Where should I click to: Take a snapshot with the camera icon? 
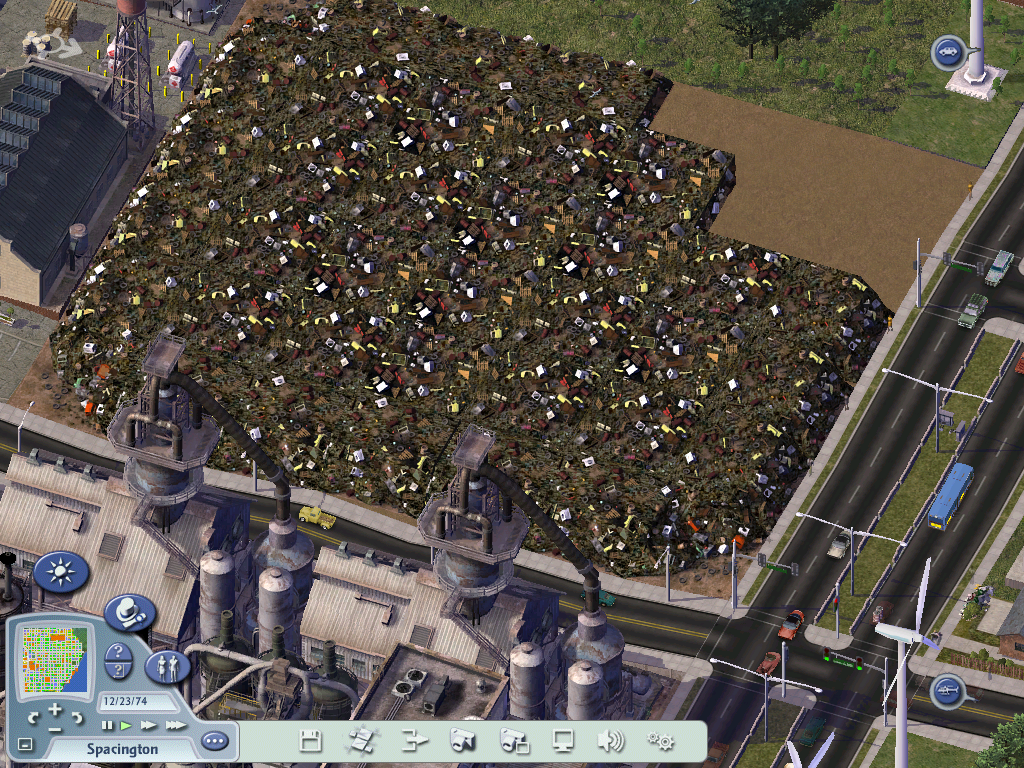pos(462,741)
